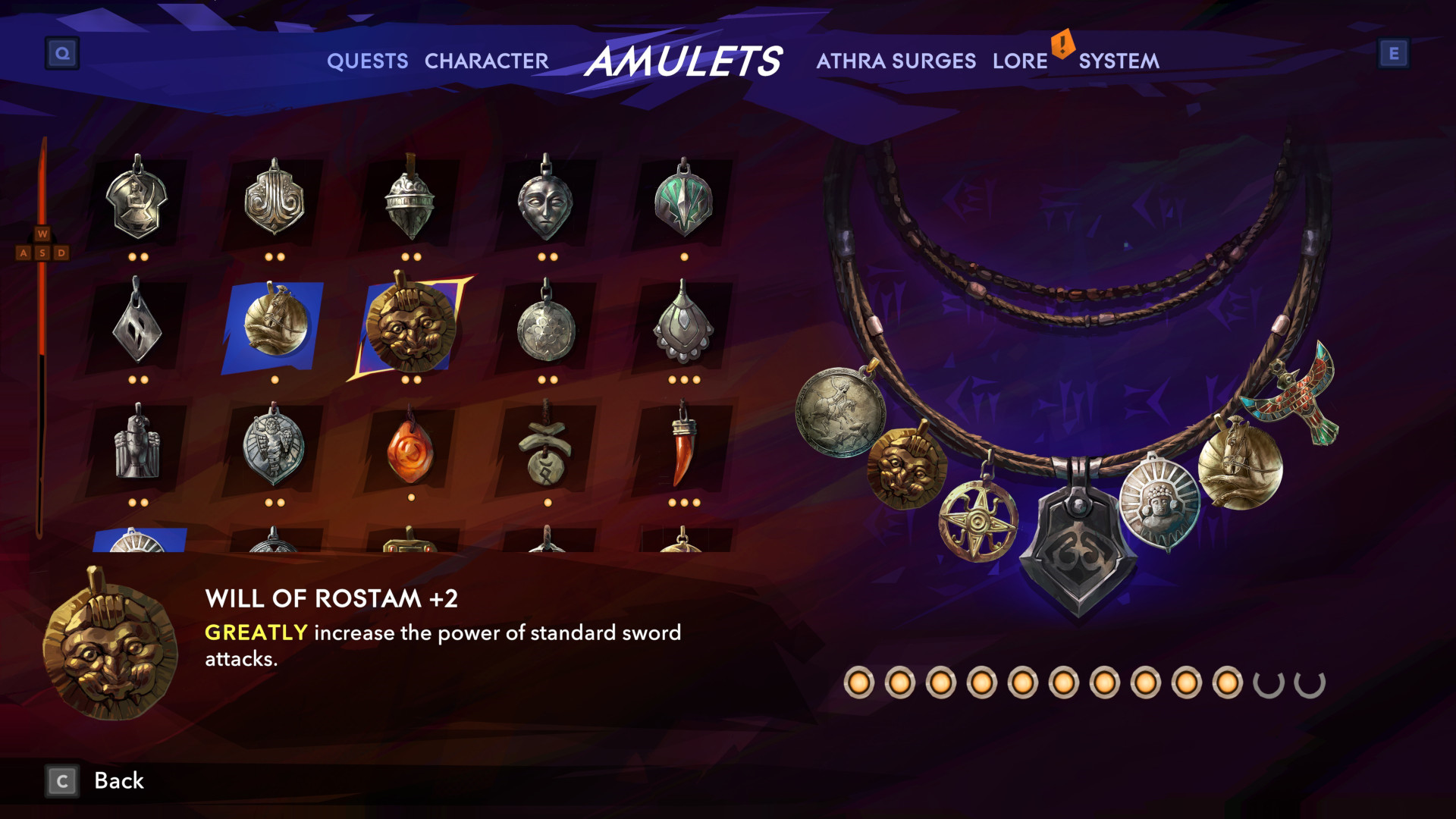Click the Q shortcut button
Viewport: 1456px width, 819px height.
point(64,53)
